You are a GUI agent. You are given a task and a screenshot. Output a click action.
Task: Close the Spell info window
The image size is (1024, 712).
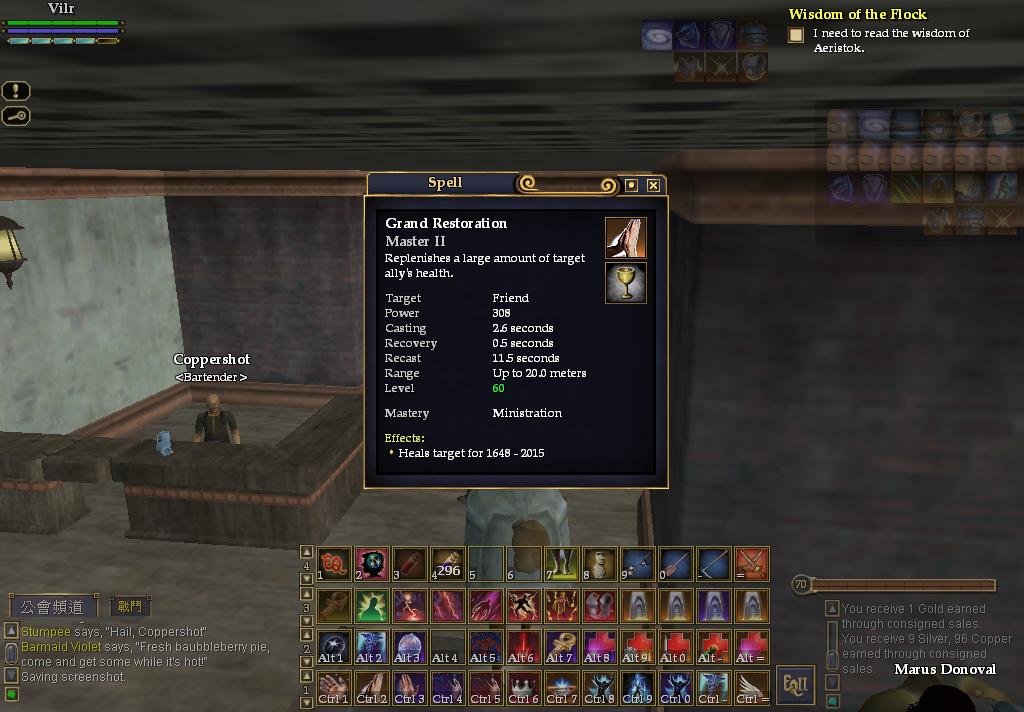click(x=653, y=185)
